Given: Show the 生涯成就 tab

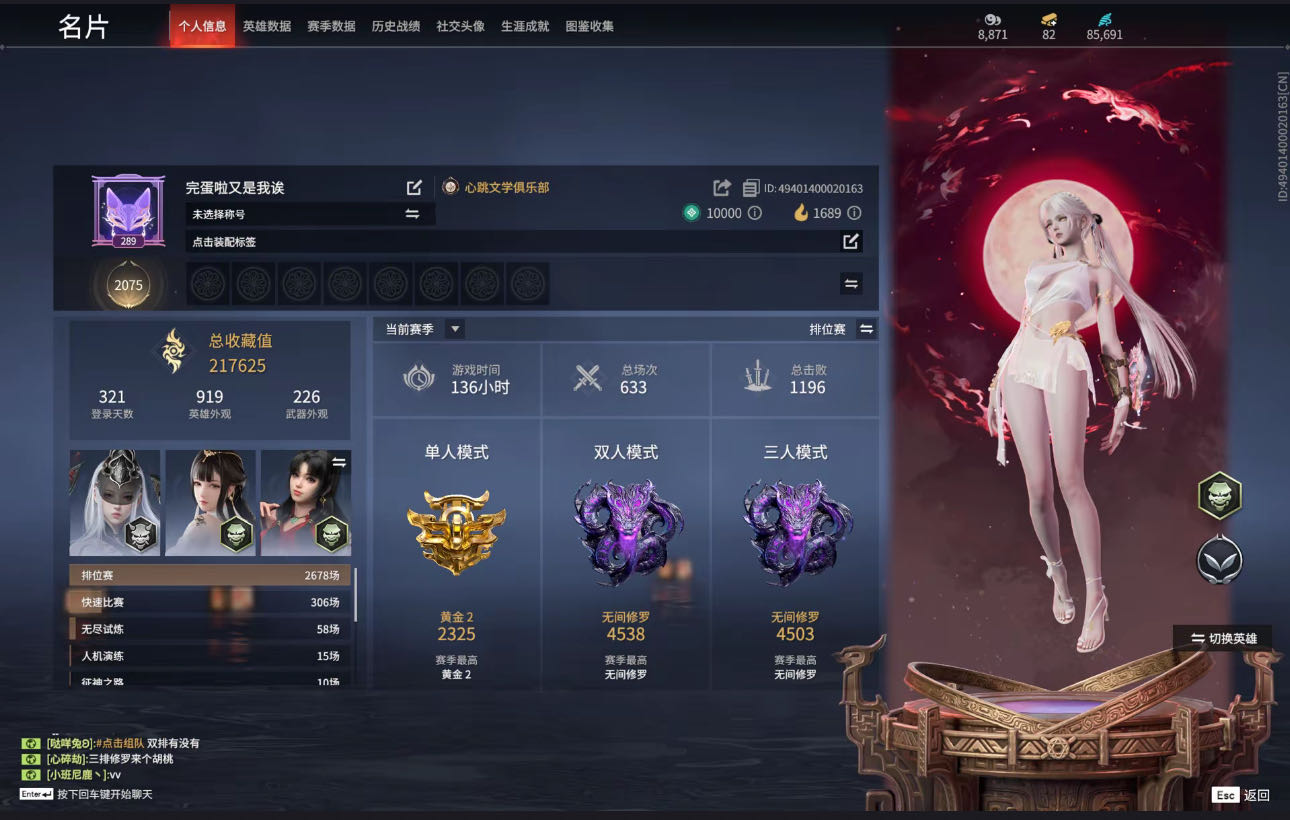Looking at the screenshot, I should pos(525,26).
